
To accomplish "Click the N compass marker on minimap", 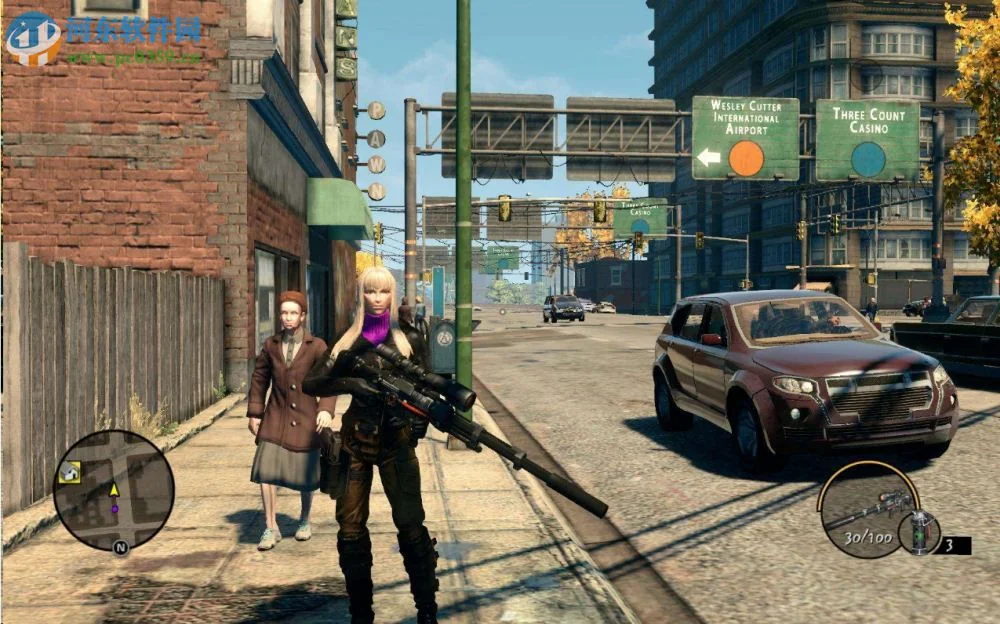I will 120,547.
